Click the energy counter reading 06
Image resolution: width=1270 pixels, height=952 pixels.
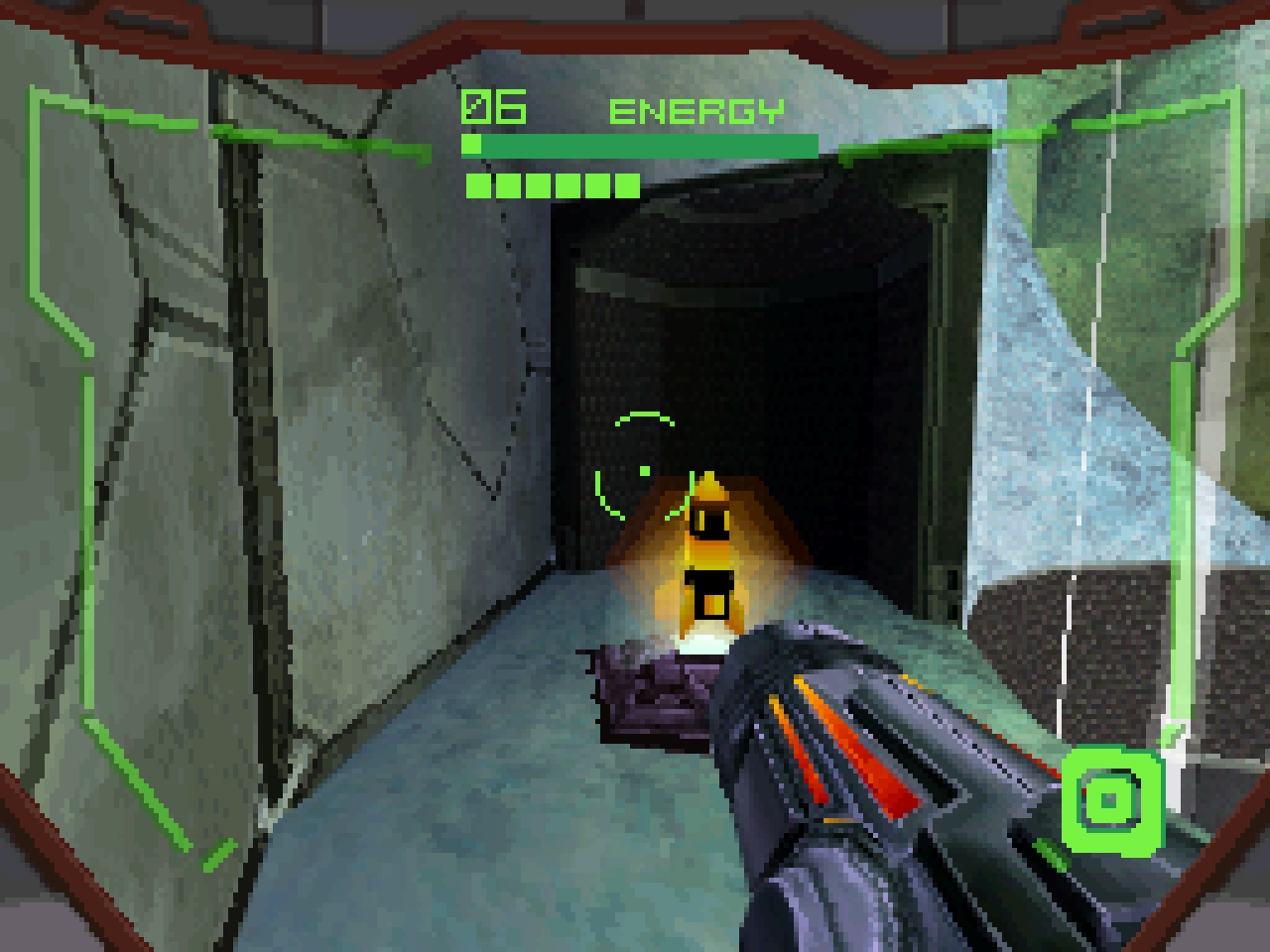click(493, 105)
